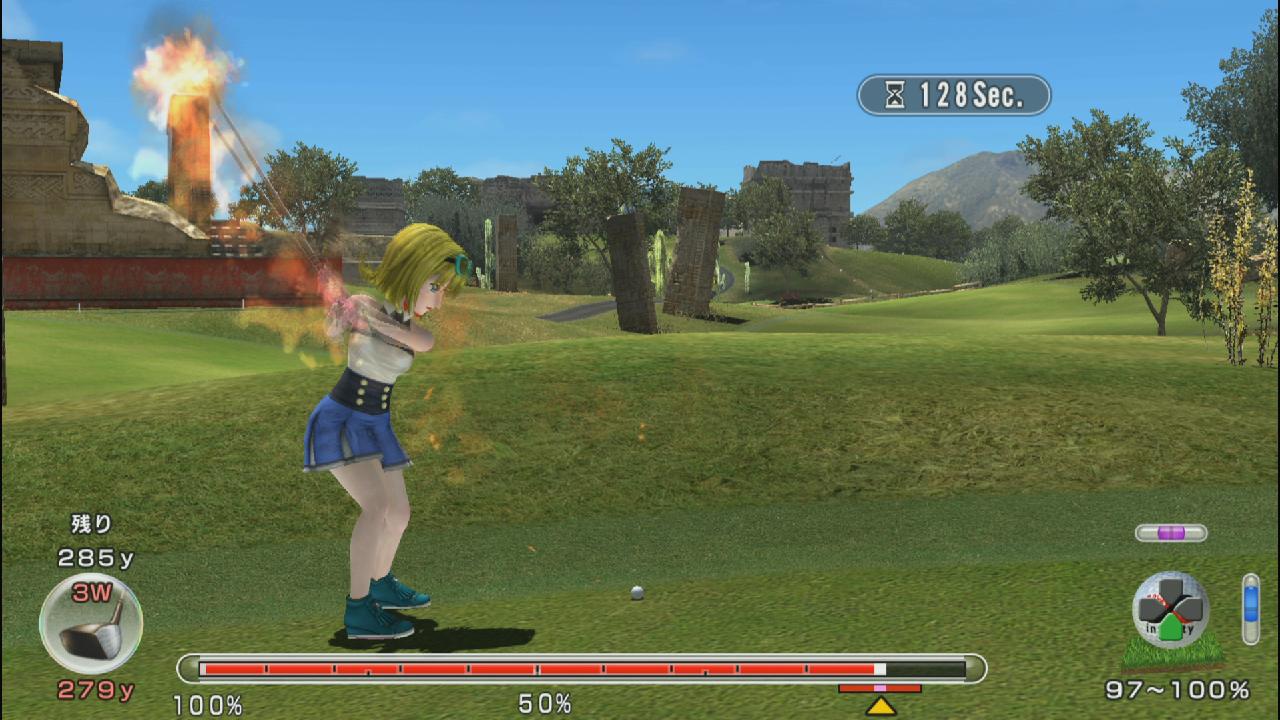Click the yellow triangle impact marker
This screenshot has height=720, width=1280.
coord(880,706)
